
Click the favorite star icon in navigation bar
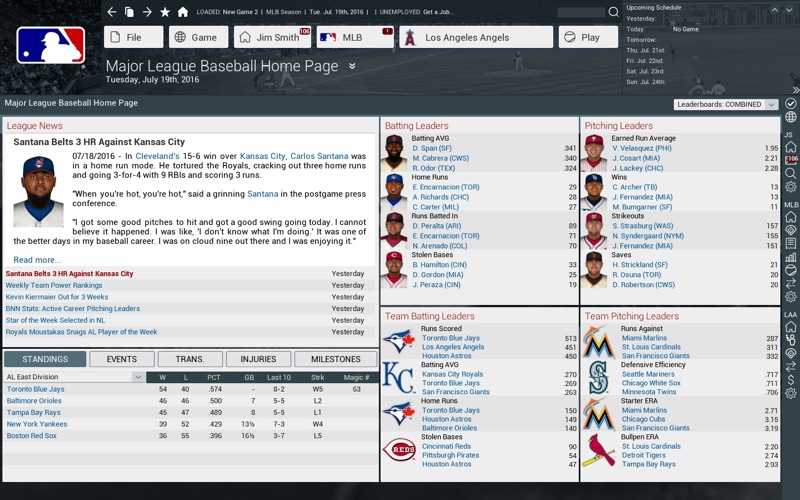click(165, 12)
